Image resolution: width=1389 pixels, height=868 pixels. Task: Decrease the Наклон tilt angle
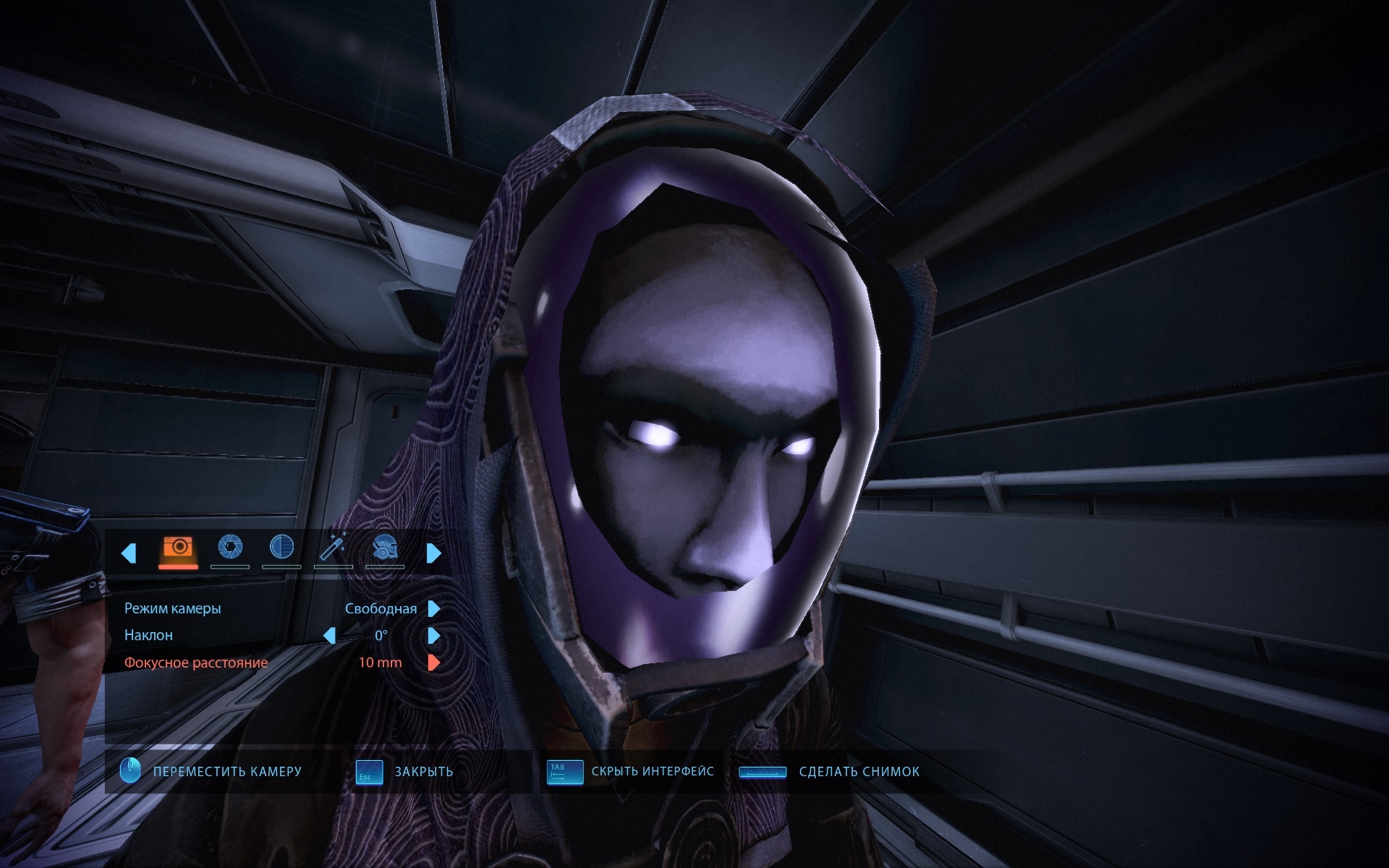click(x=330, y=636)
